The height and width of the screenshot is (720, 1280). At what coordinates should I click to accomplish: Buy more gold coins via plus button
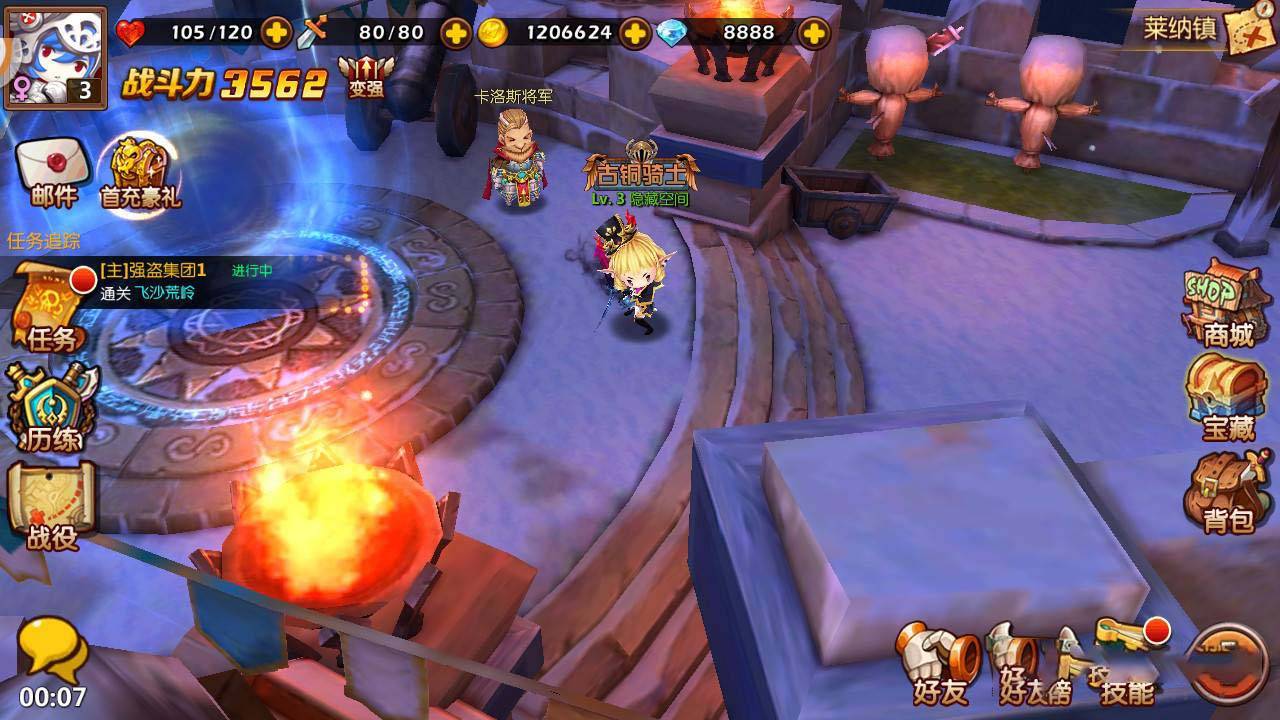(635, 33)
